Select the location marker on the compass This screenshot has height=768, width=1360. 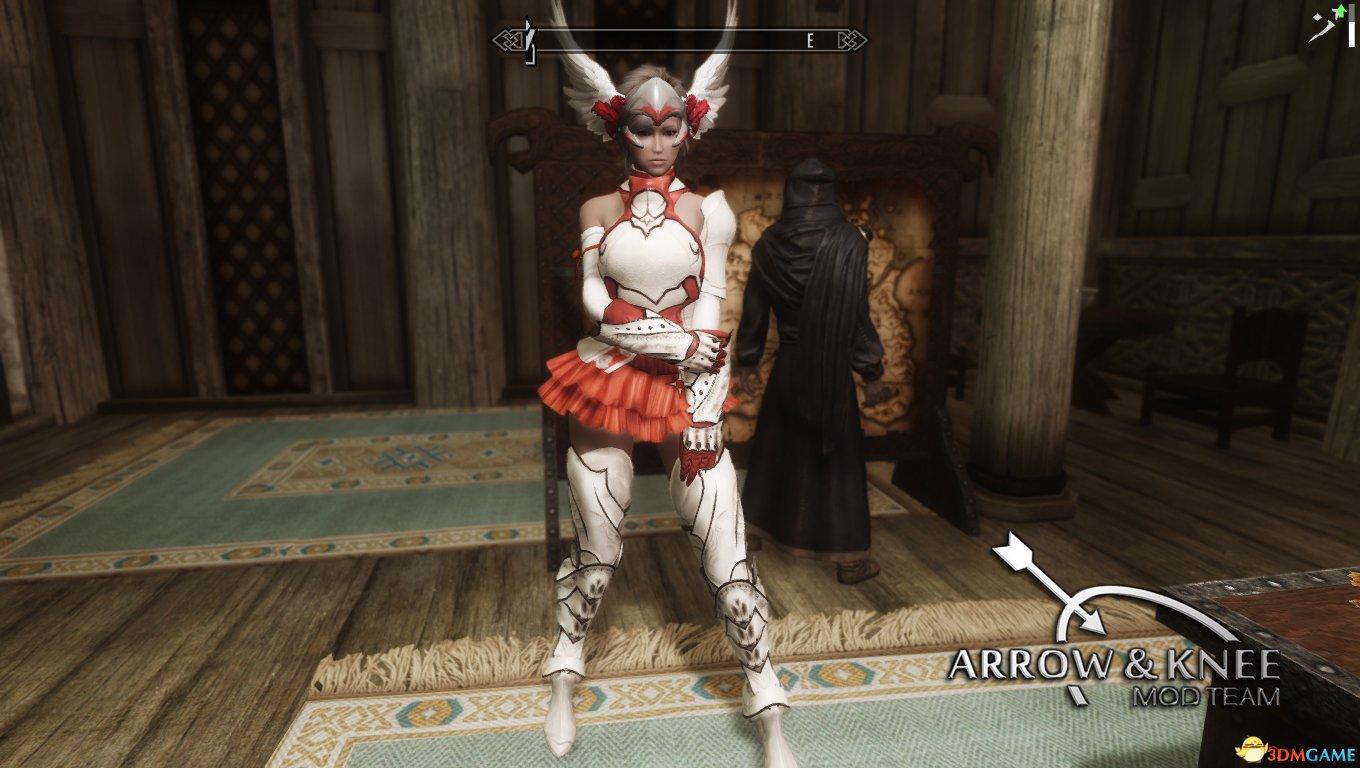(532, 39)
